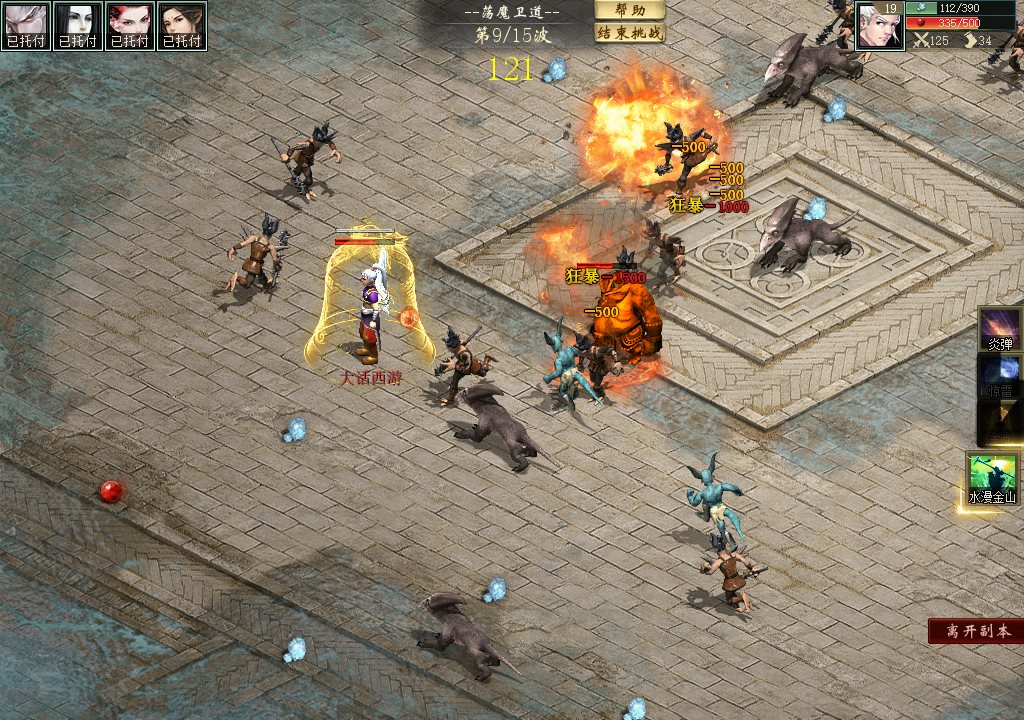Select the black-haired pale party member portrait

pos(78,25)
